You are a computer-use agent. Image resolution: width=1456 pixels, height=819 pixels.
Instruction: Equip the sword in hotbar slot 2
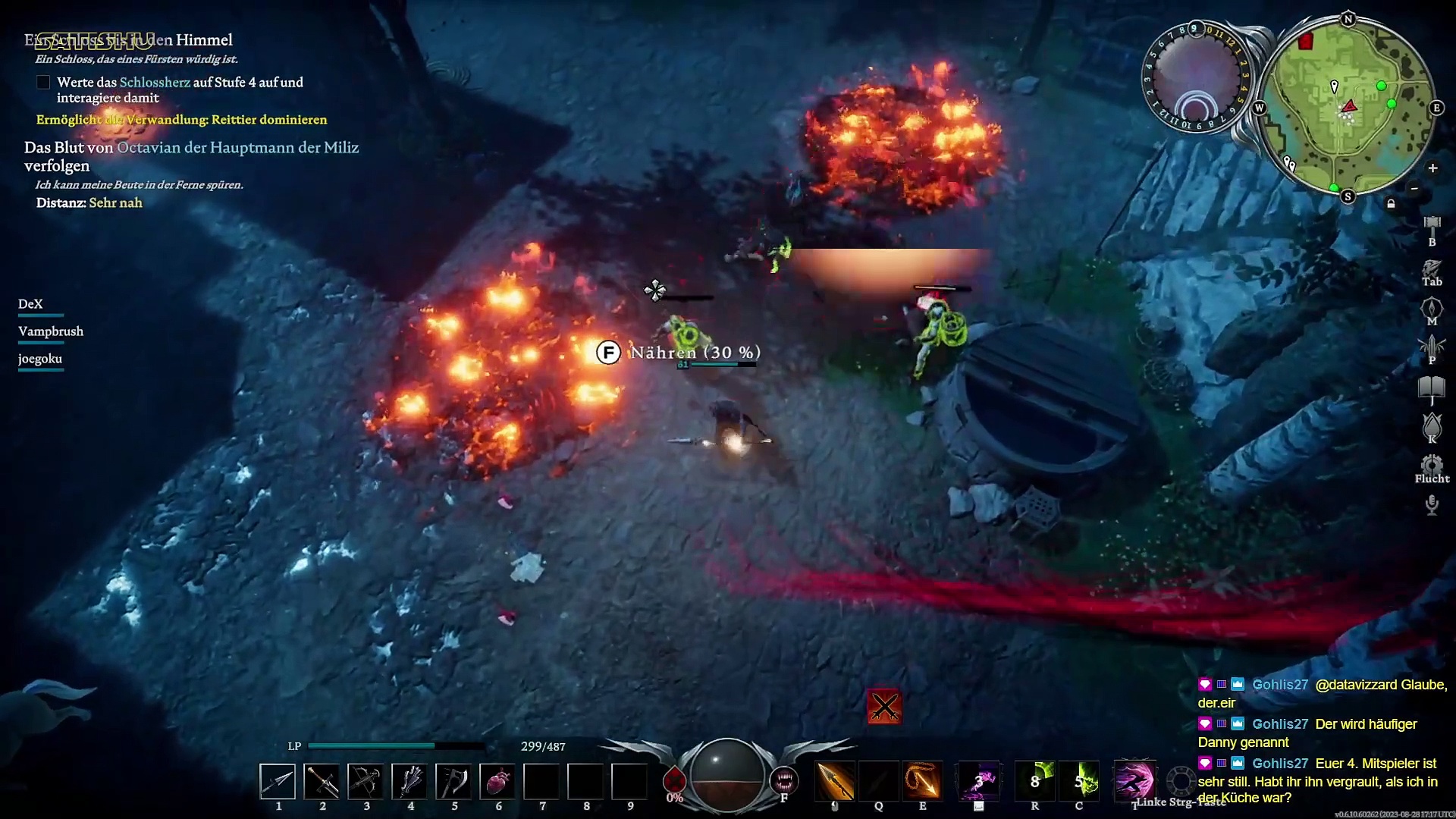[x=322, y=781]
